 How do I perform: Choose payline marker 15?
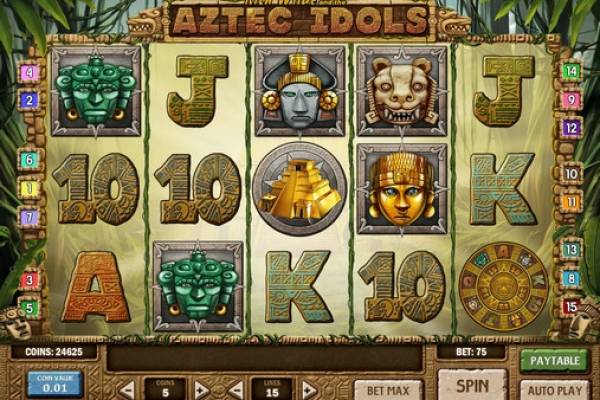(571, 307)
